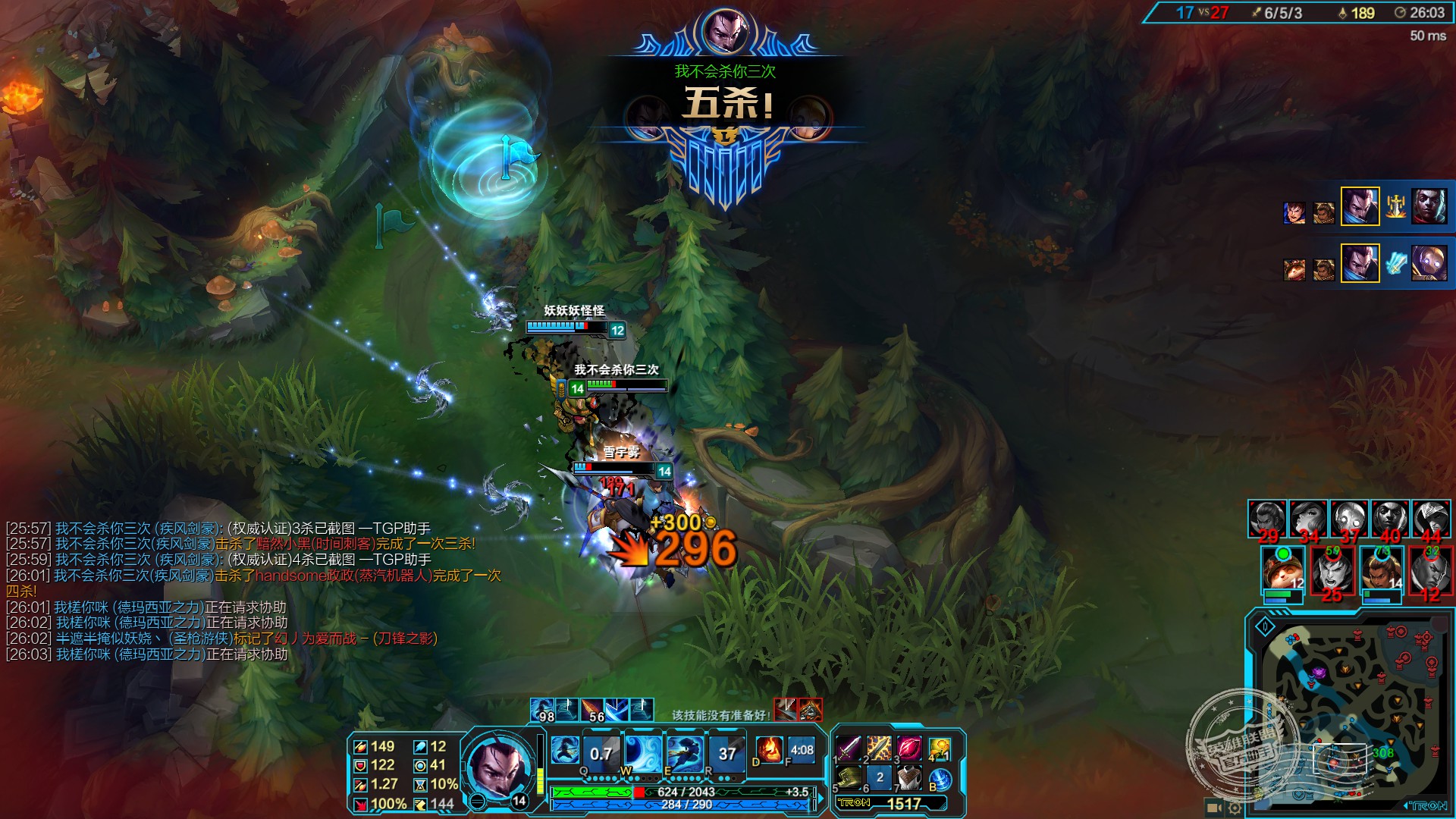The height and width of the screenshot is (819, 1456).
Task: Open the gear settings button by minimap
Action: [1235, 808]
